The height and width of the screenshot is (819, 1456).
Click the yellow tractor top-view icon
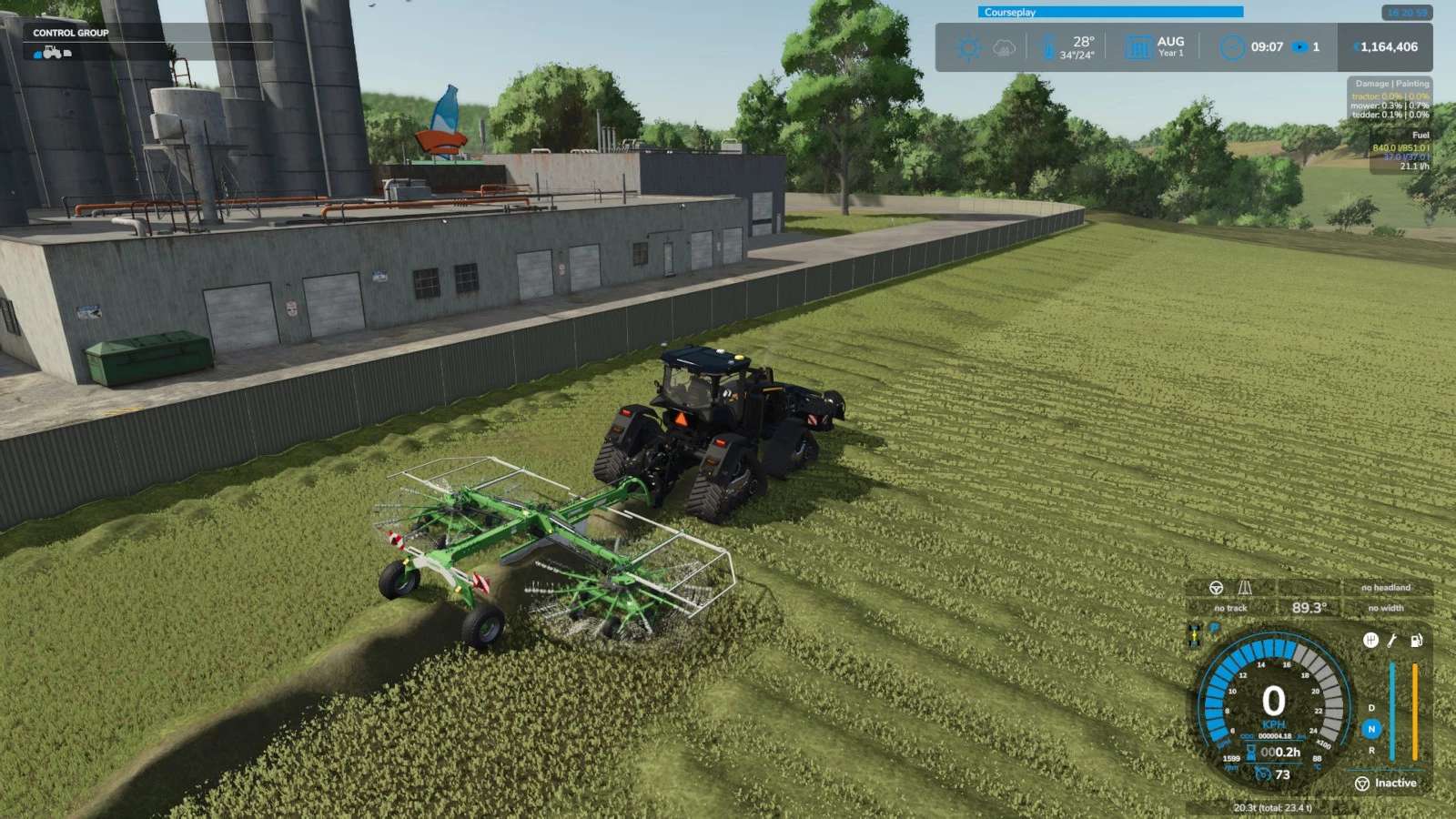(1194, 634)
